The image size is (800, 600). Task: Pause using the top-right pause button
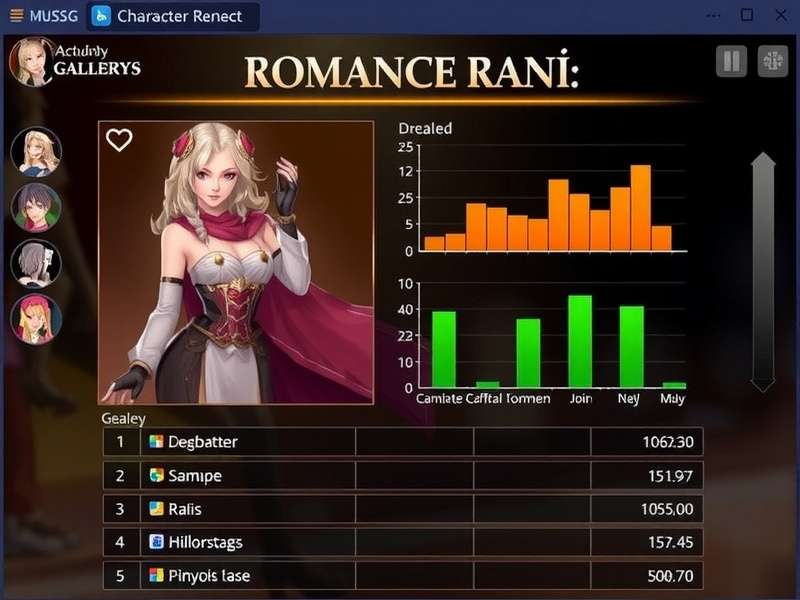732,61
